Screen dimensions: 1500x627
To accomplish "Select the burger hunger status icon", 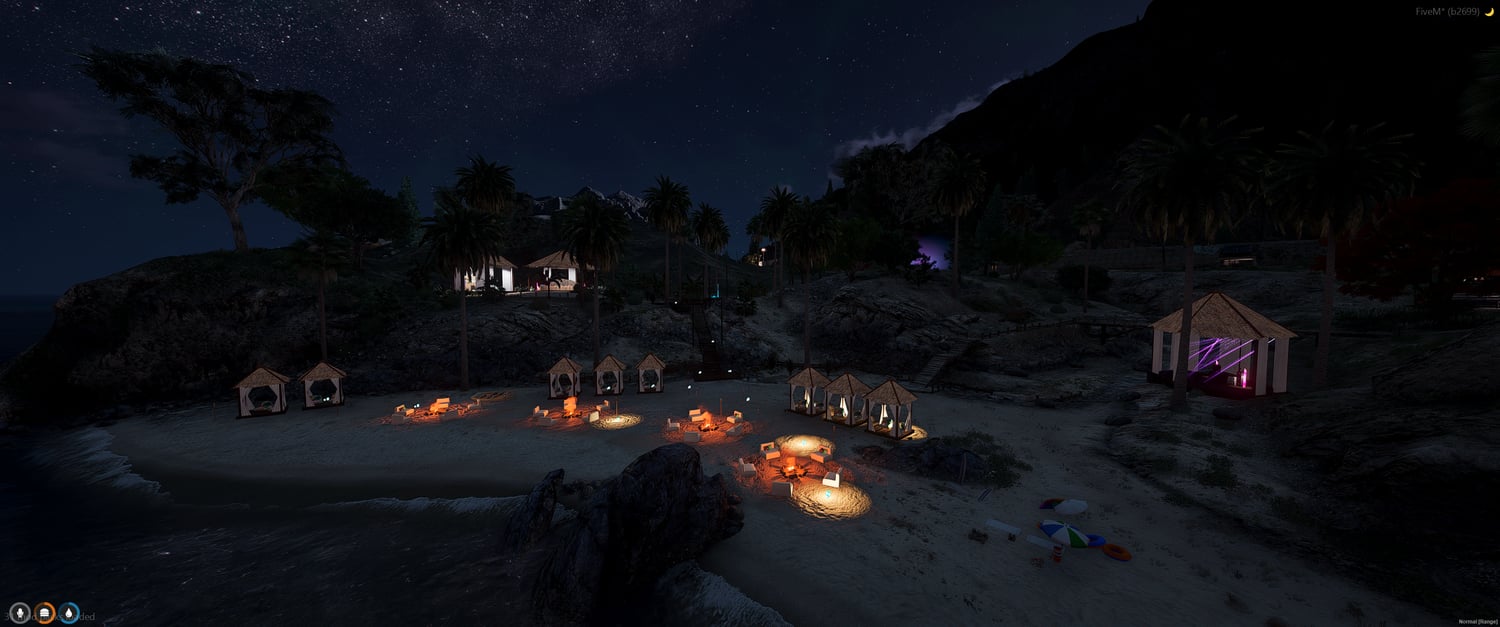I will point(44,612).
